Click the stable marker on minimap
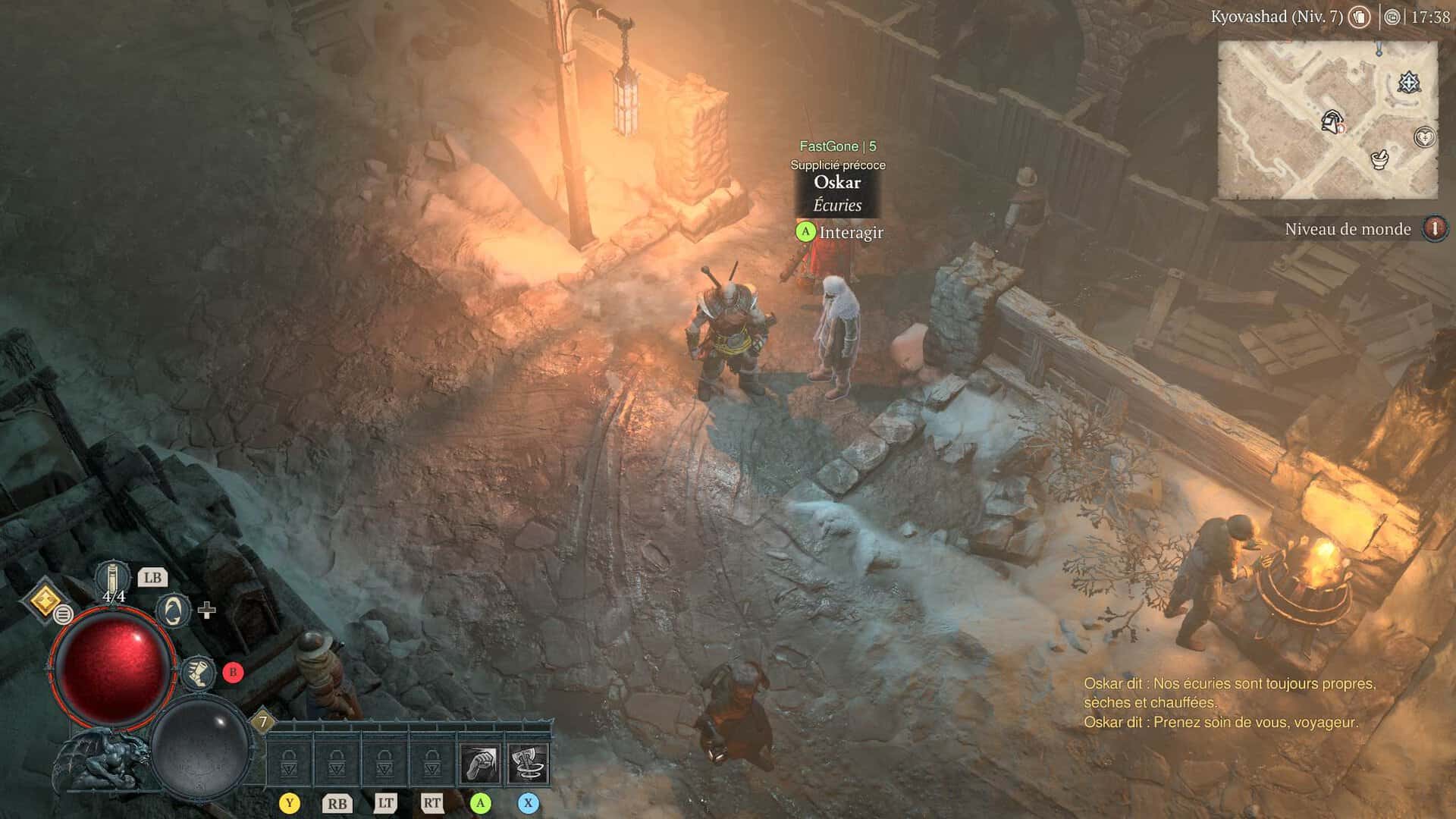 click(1332, 121)
